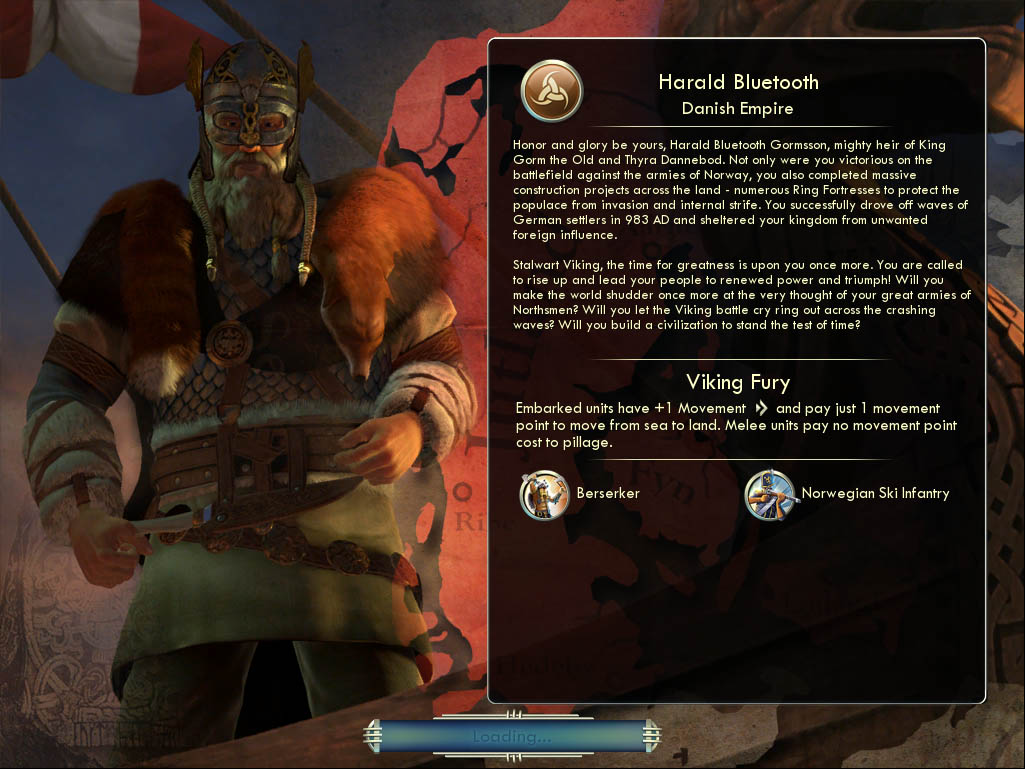Click the Loading button at the bottom
This screenshot has width=1025, height=769.
512,737
